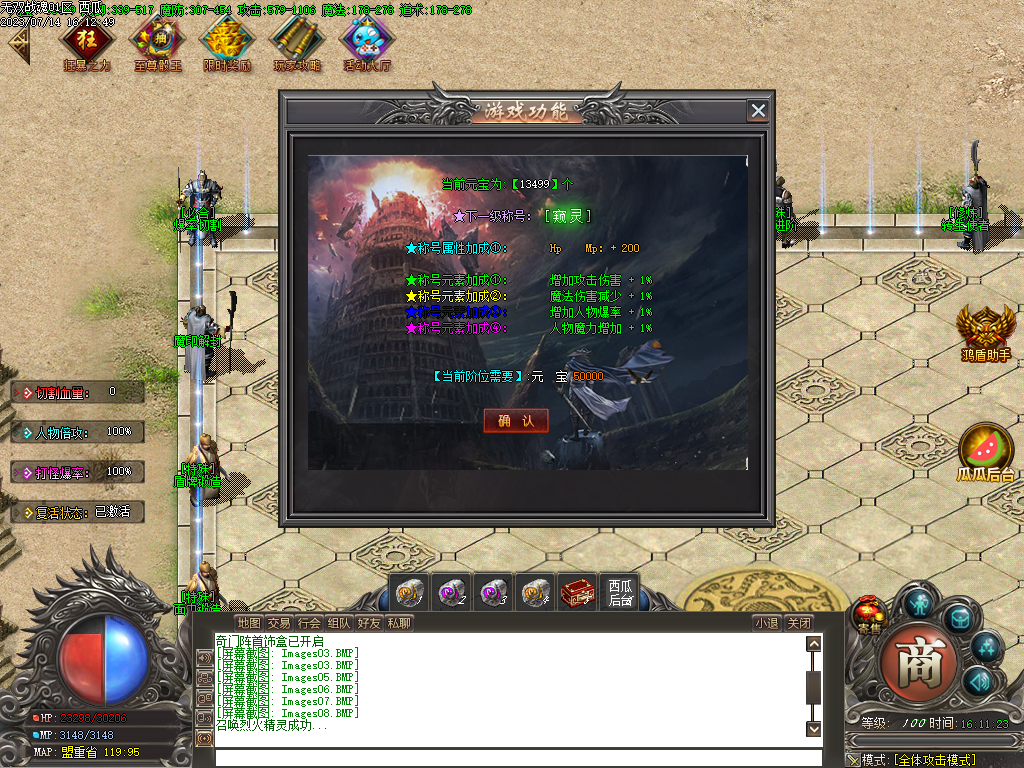1024x768 pixels.
Task: Click the chat text input field
Action: click(510, 757)
